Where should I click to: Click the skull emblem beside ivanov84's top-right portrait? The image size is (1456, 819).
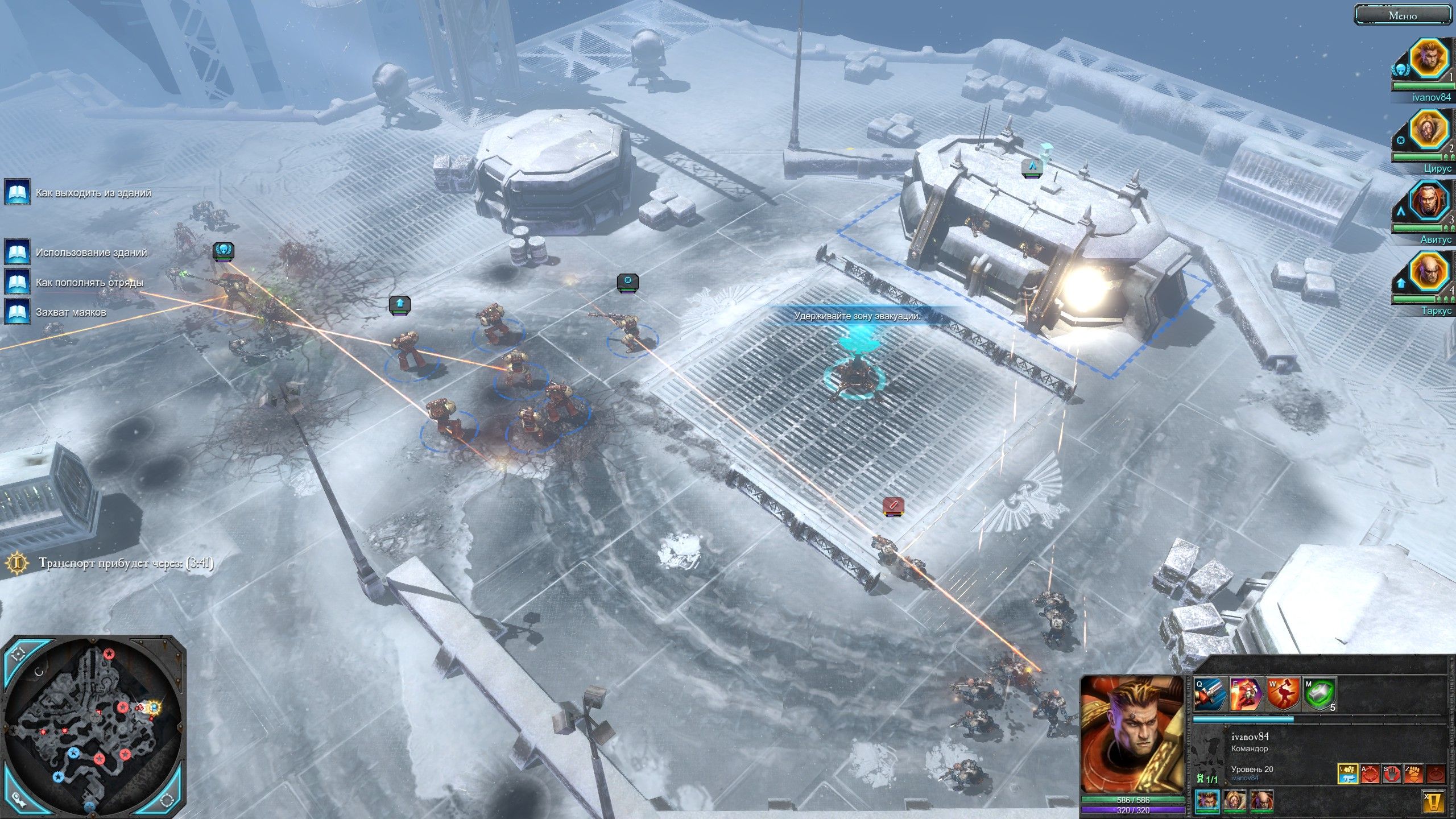tap(1400, 69)
